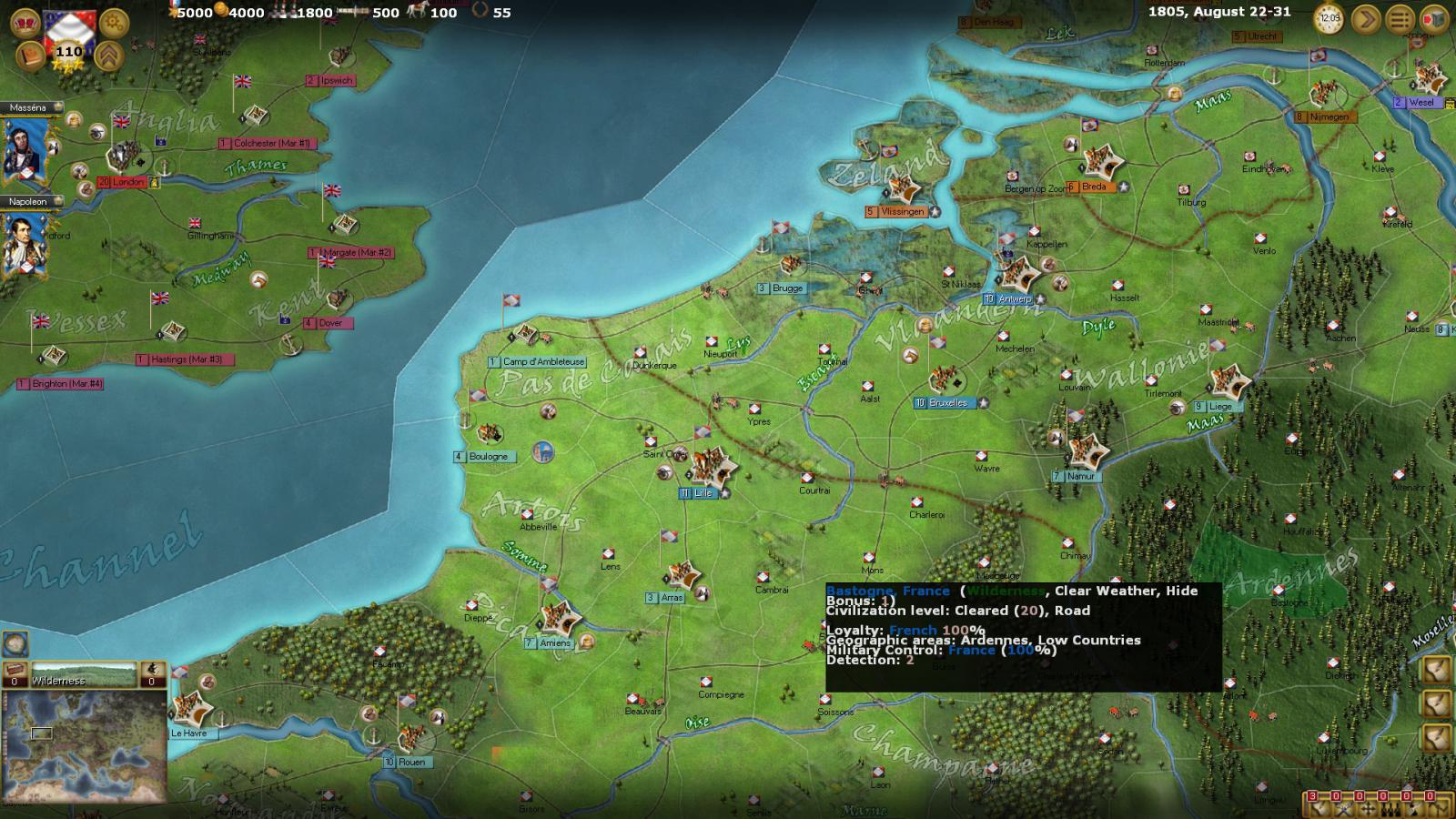Select the Boulogne city label
1456x819 pixels.
coord(488,457)
